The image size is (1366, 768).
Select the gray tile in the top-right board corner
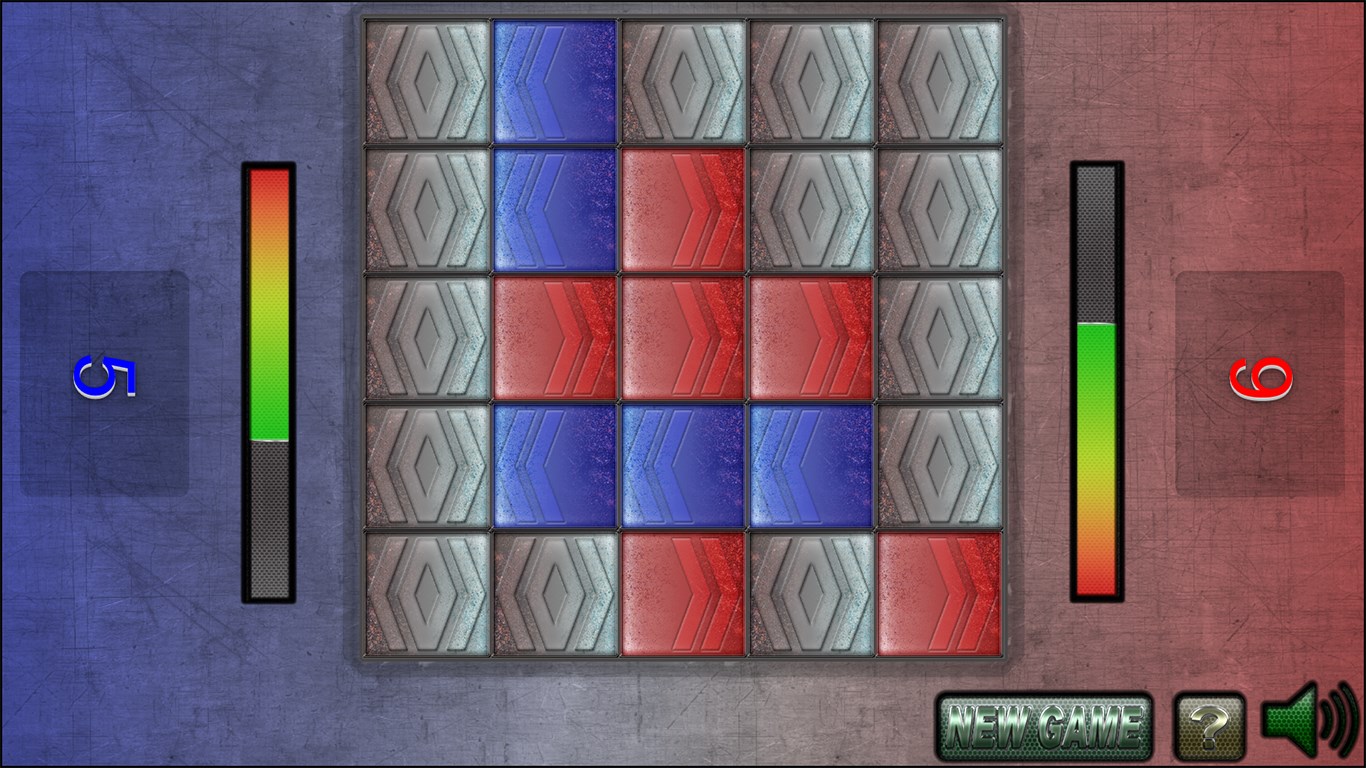coord(939,82)
